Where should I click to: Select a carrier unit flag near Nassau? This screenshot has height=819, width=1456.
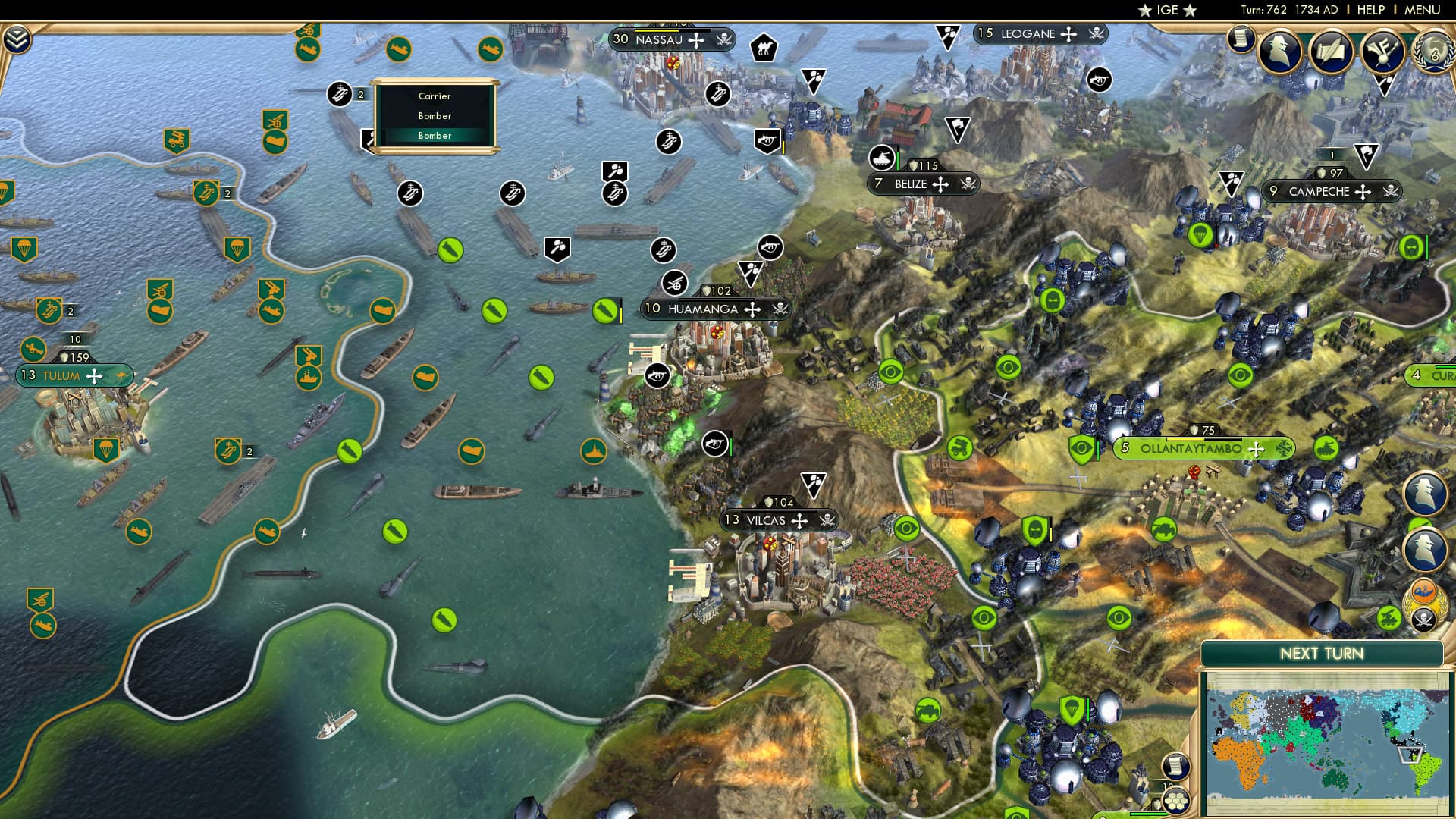point(718,94)
